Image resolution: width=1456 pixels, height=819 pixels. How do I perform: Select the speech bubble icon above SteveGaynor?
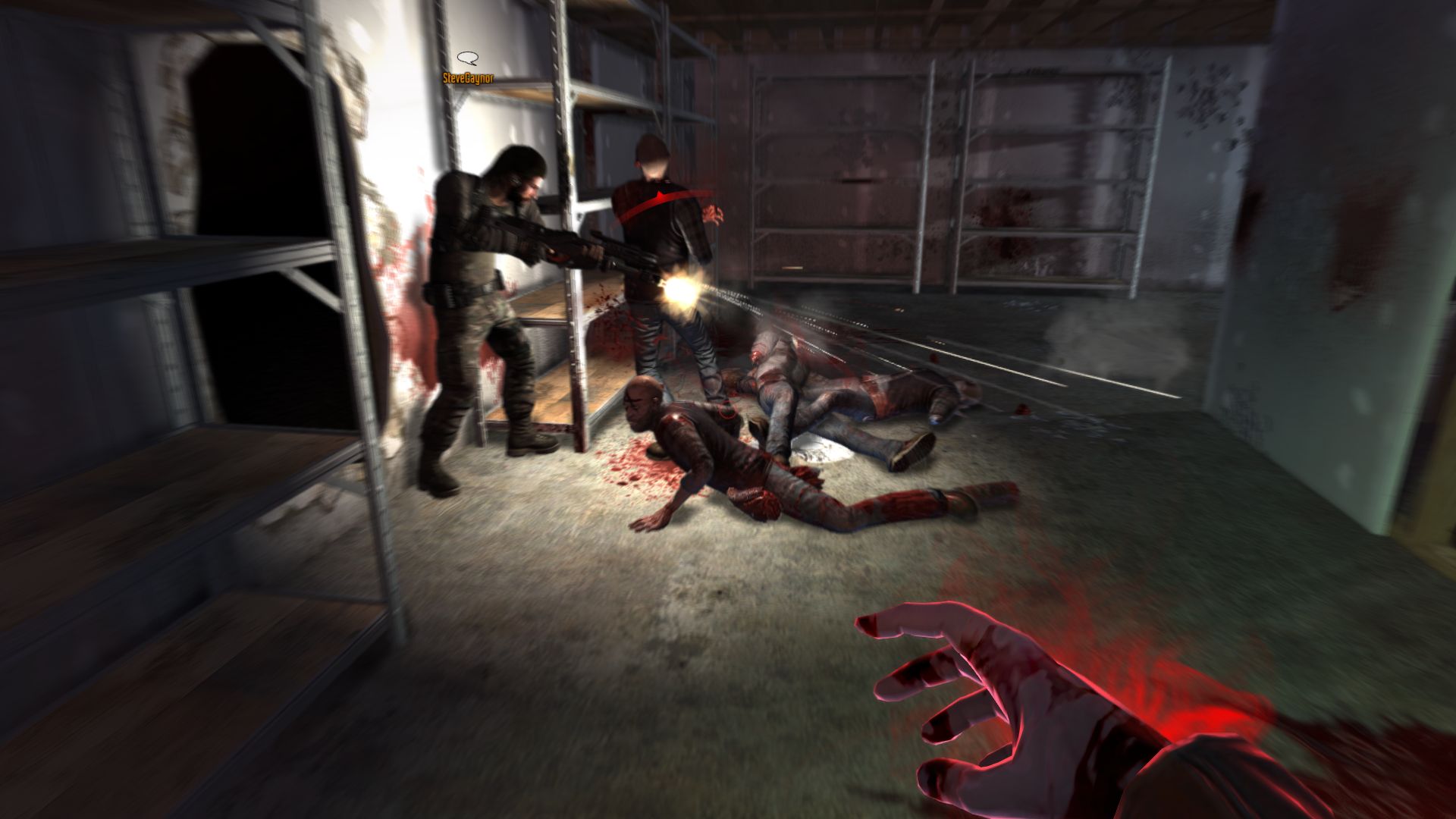468,58
